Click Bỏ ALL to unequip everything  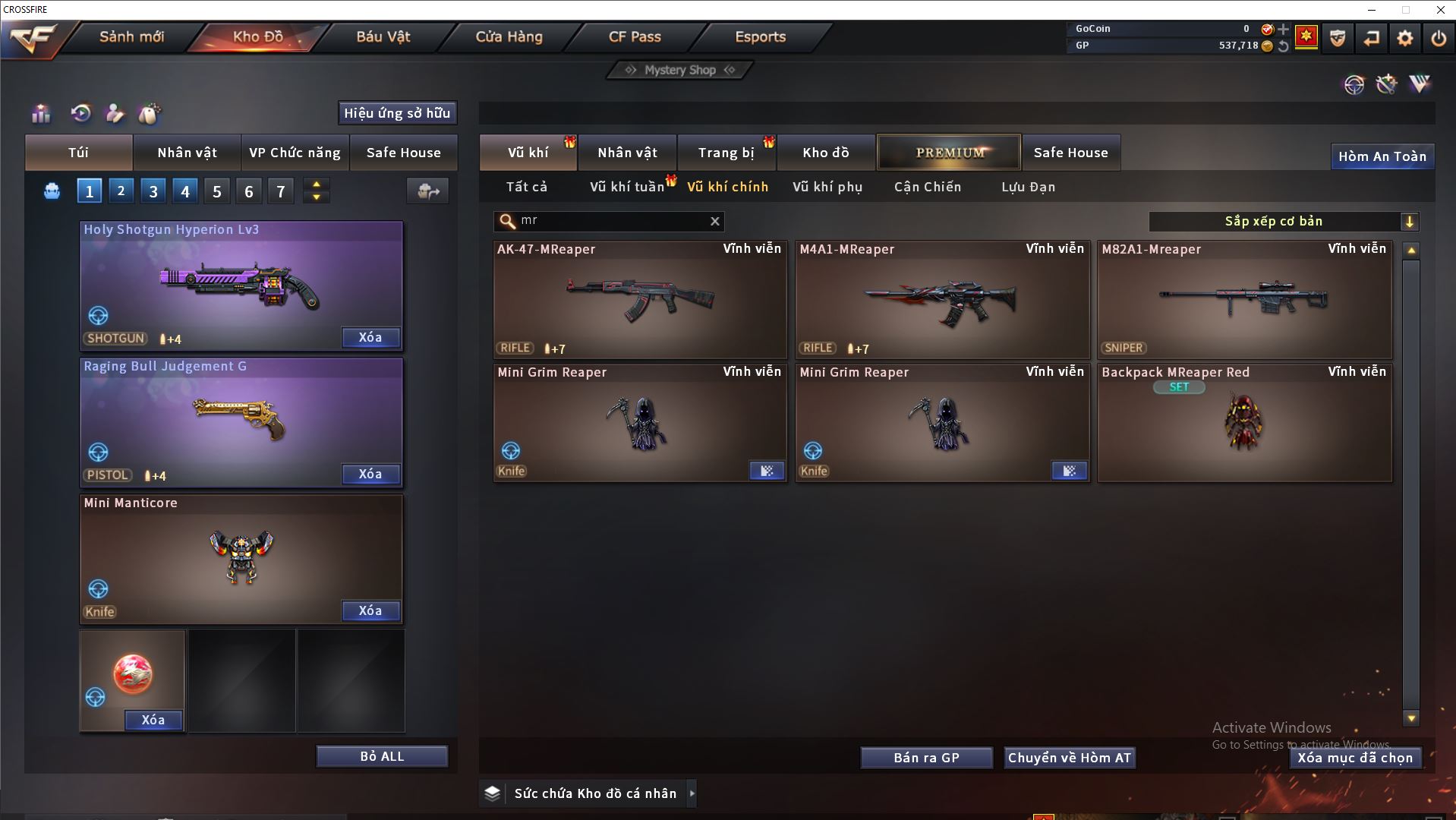pyautogui.click(x=382, y=757)
